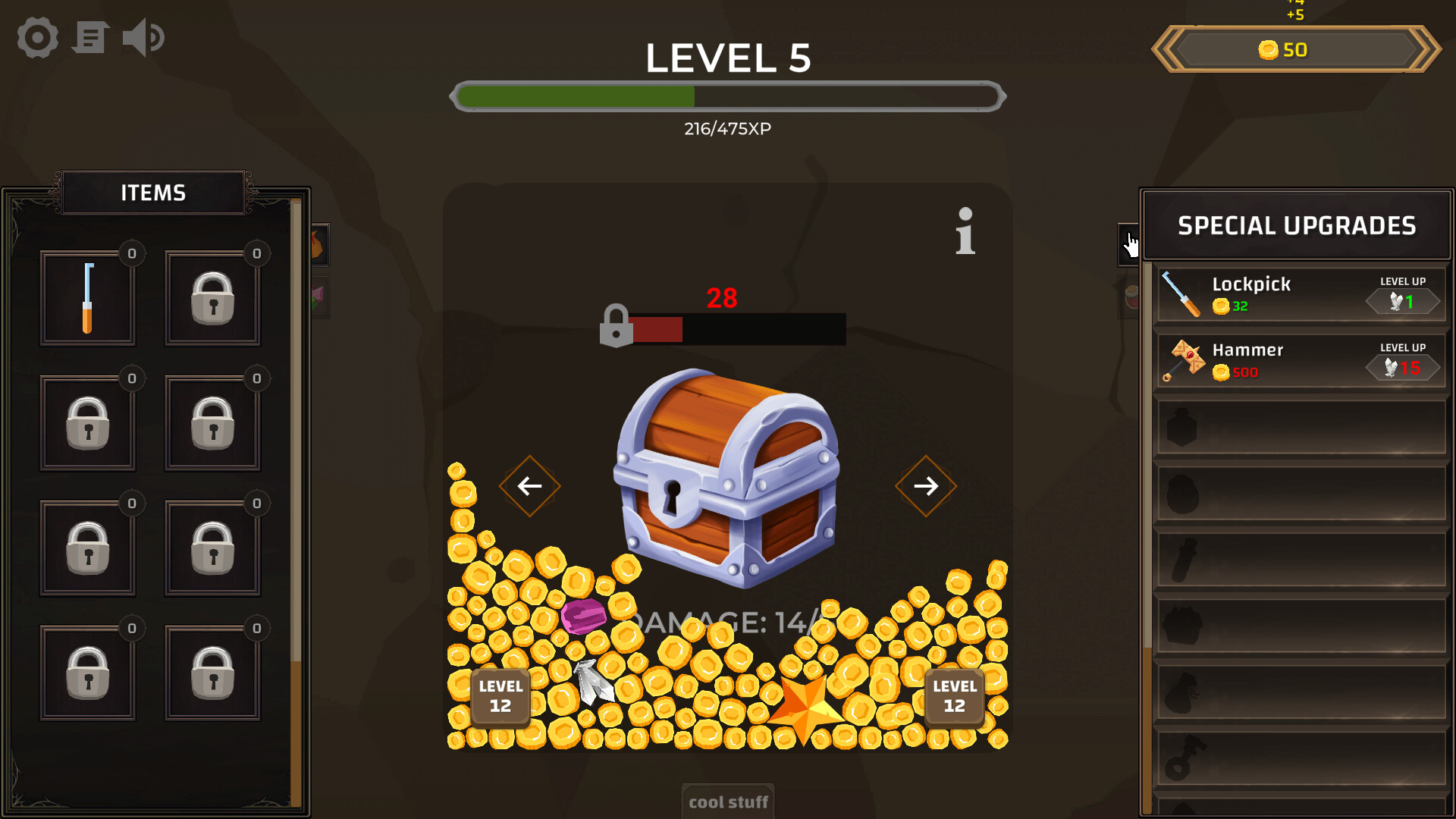Click the padlocked slot beside the lockpick item
The width and height of the screenshot is (1456, 819).
click(212, 297)
